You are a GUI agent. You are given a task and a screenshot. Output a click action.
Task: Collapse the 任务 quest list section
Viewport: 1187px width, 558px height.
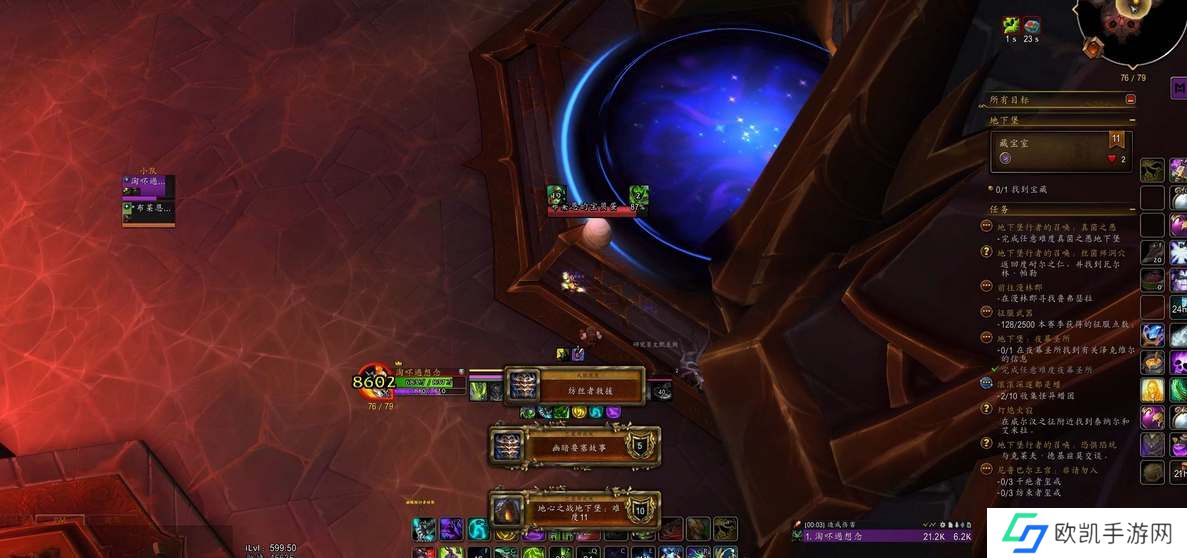(1130, 210)
